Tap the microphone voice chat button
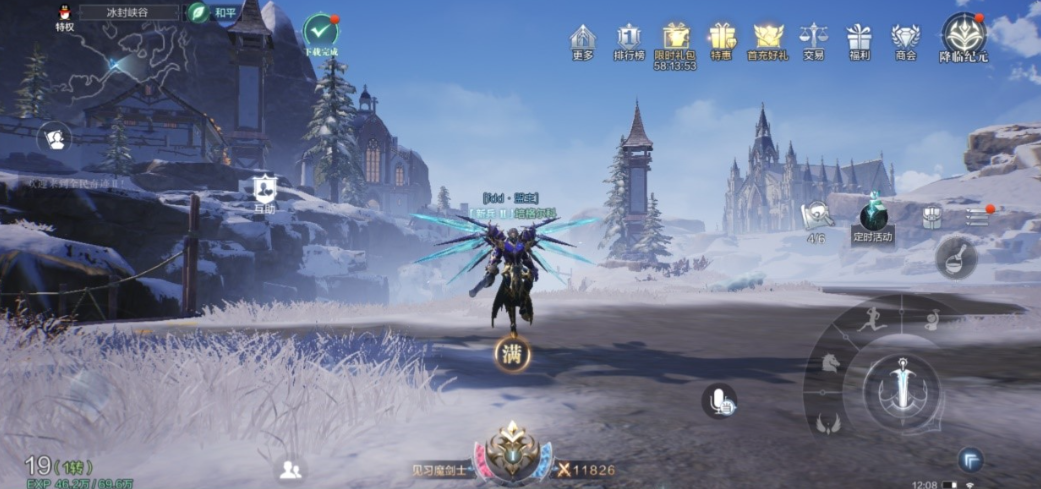The image size is (1041, 489). click(x=719, y=401)
